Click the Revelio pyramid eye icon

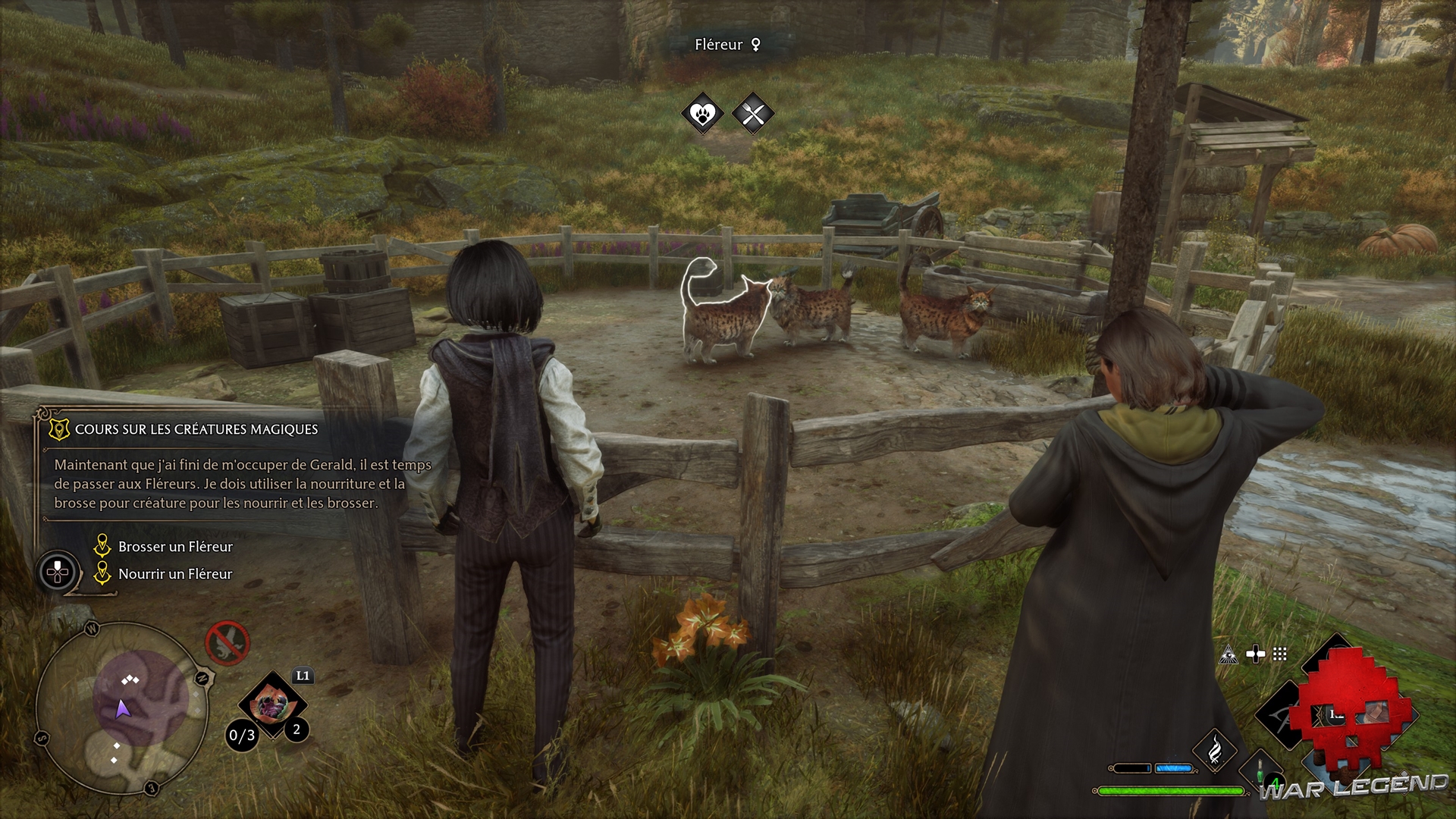(x=1228, y=655)
